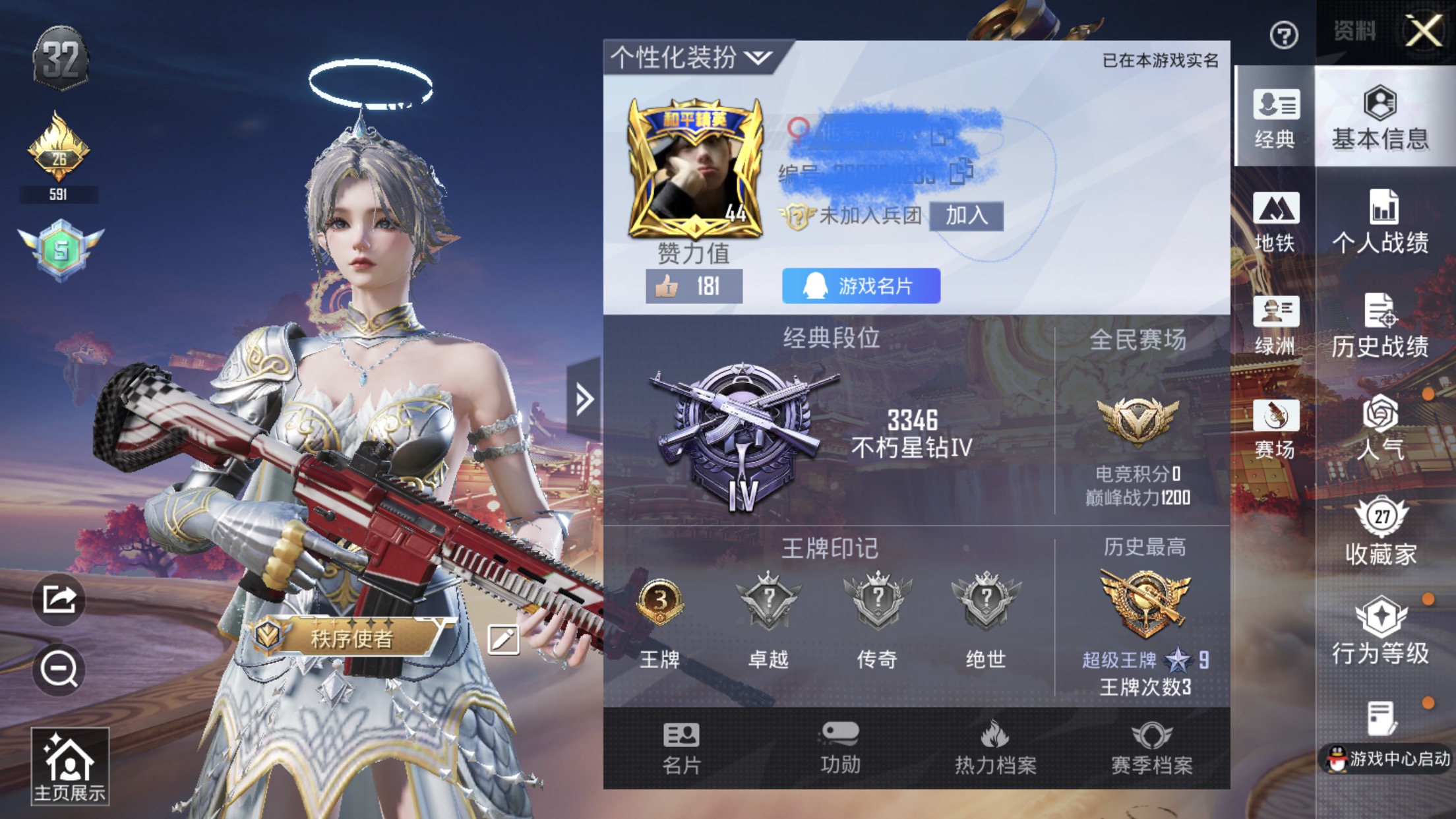
Task: Select the 名片 bottom tab
Action: click(681, 748)
